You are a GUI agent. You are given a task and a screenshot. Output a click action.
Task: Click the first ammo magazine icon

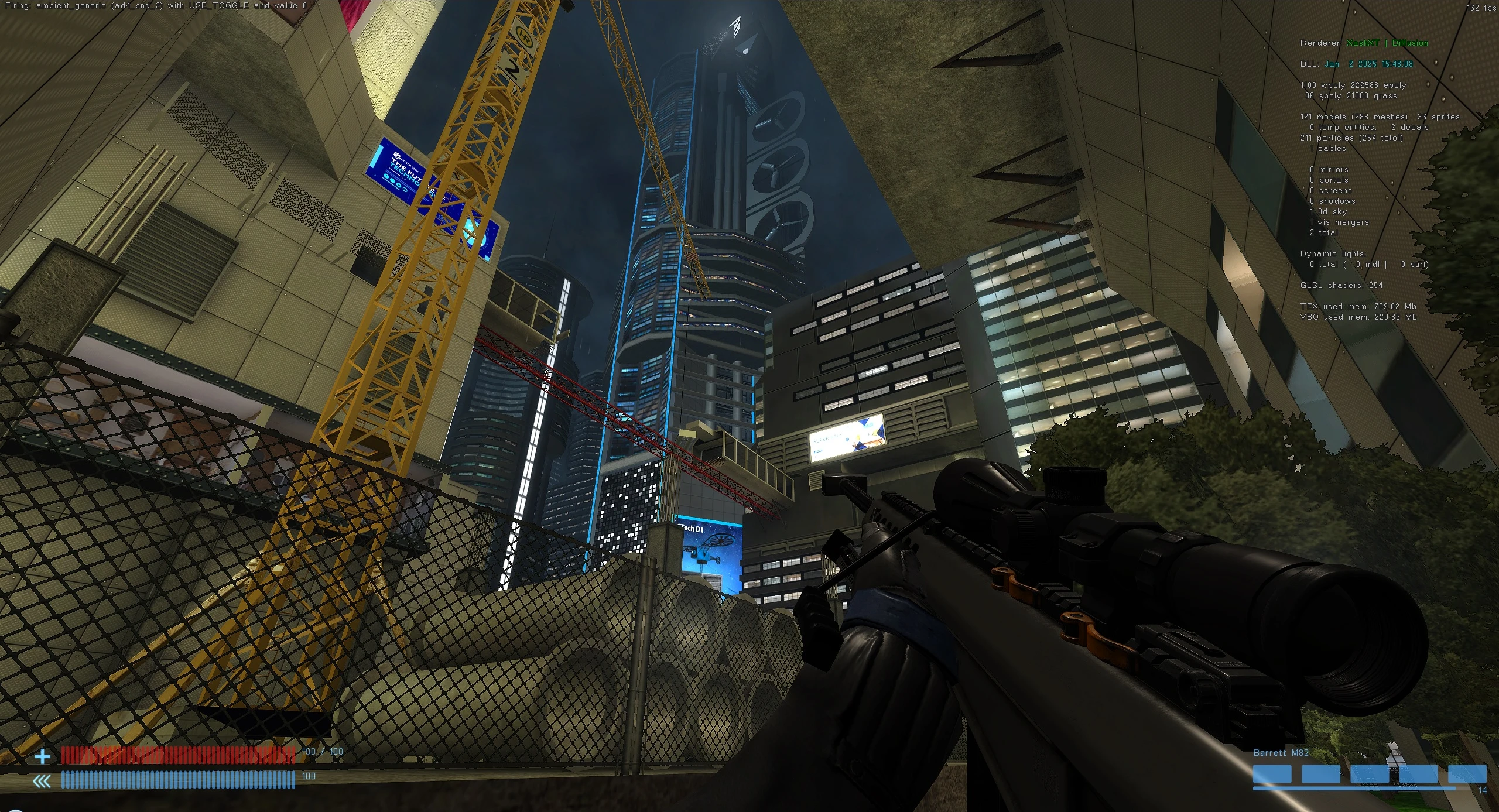[1272, 774]
